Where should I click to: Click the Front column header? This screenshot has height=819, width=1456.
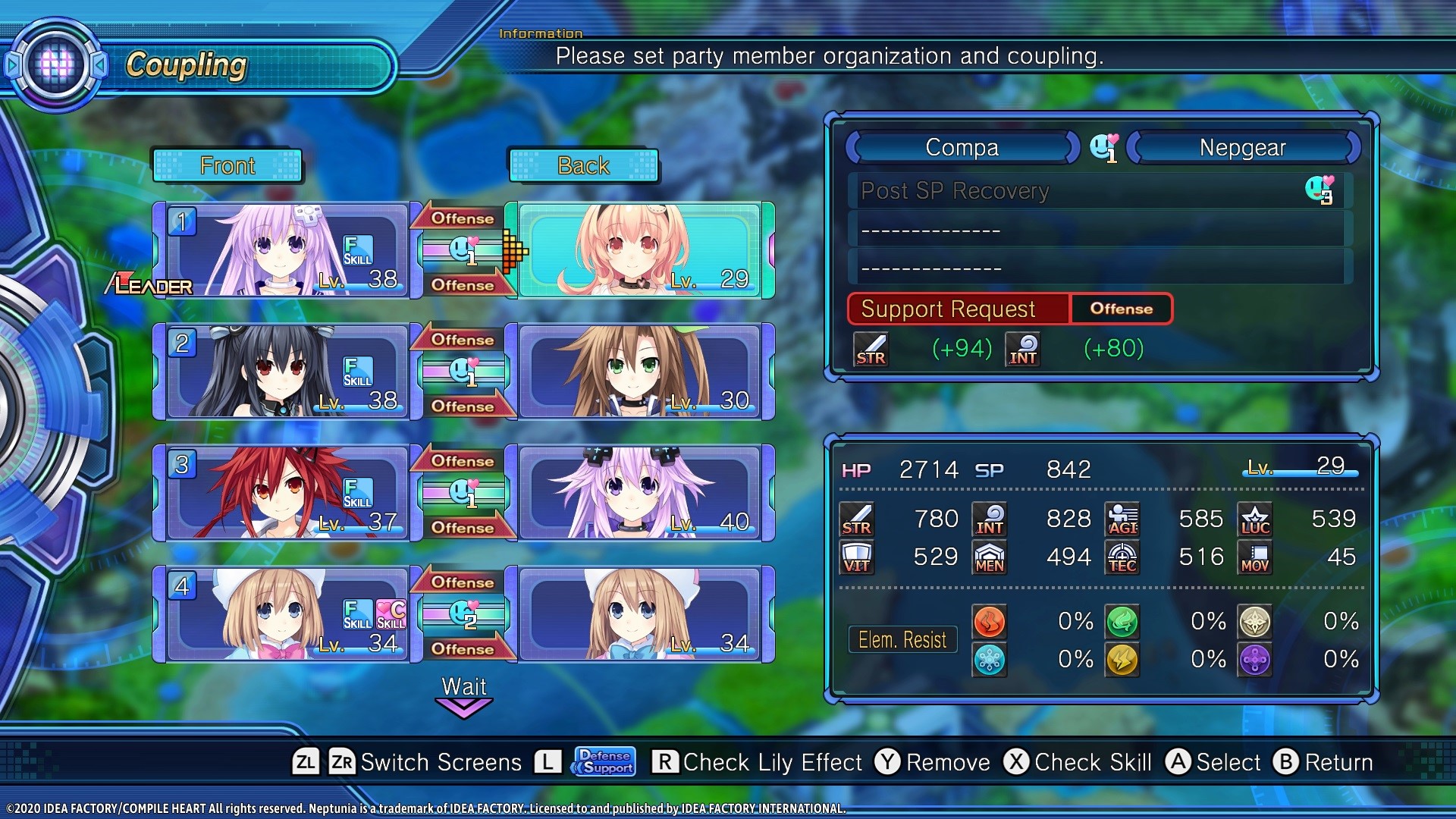(227, 165)
